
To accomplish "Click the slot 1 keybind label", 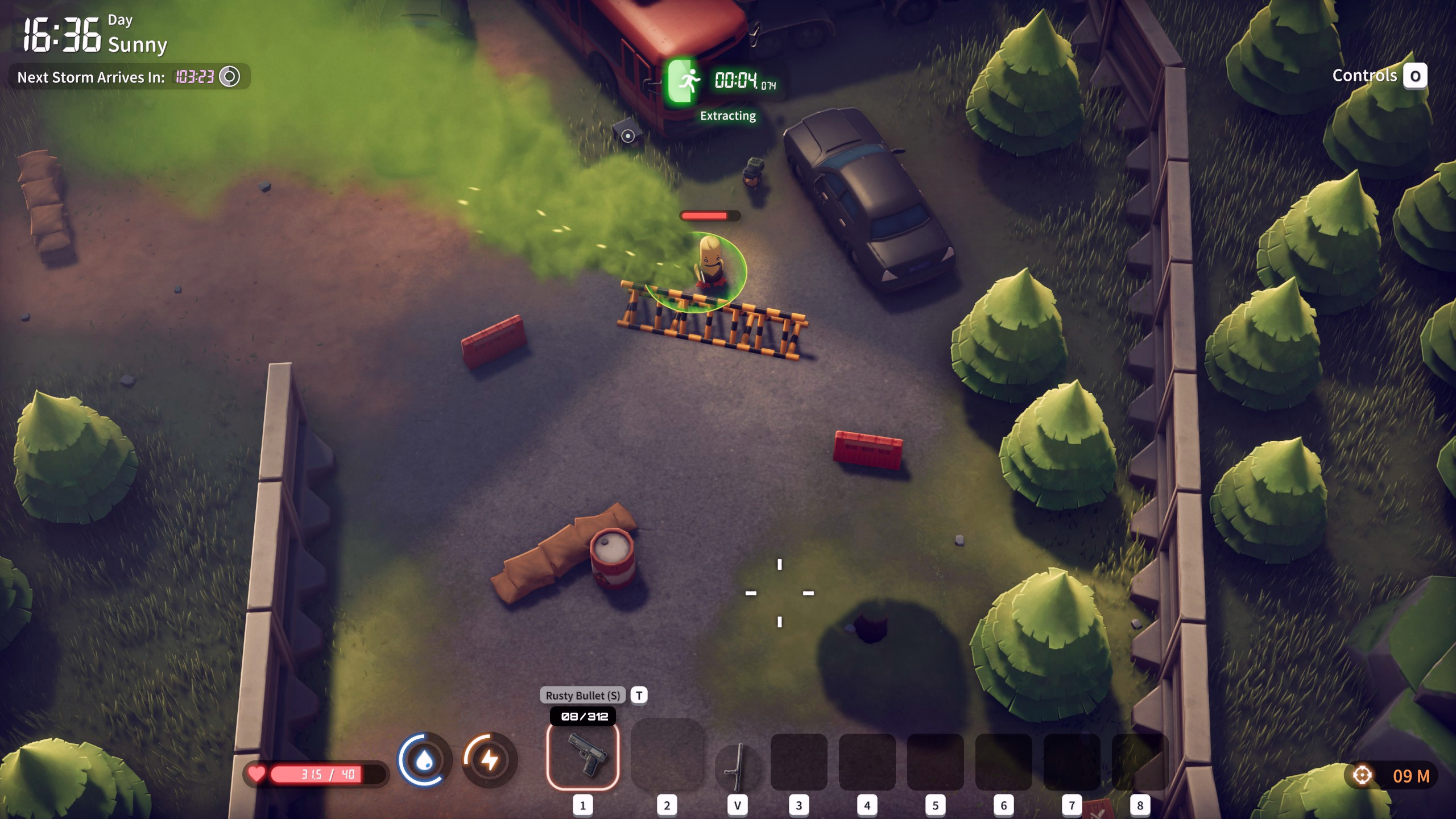I will coord(584,806).
